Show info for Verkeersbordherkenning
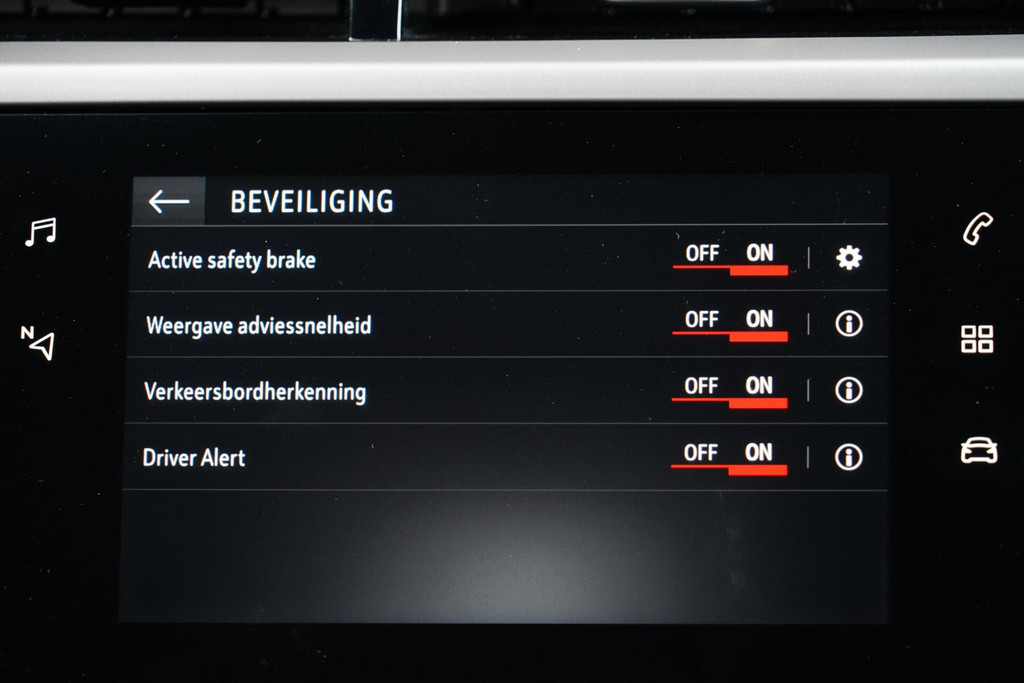1024x683 pixels. [x=849, y=389]
